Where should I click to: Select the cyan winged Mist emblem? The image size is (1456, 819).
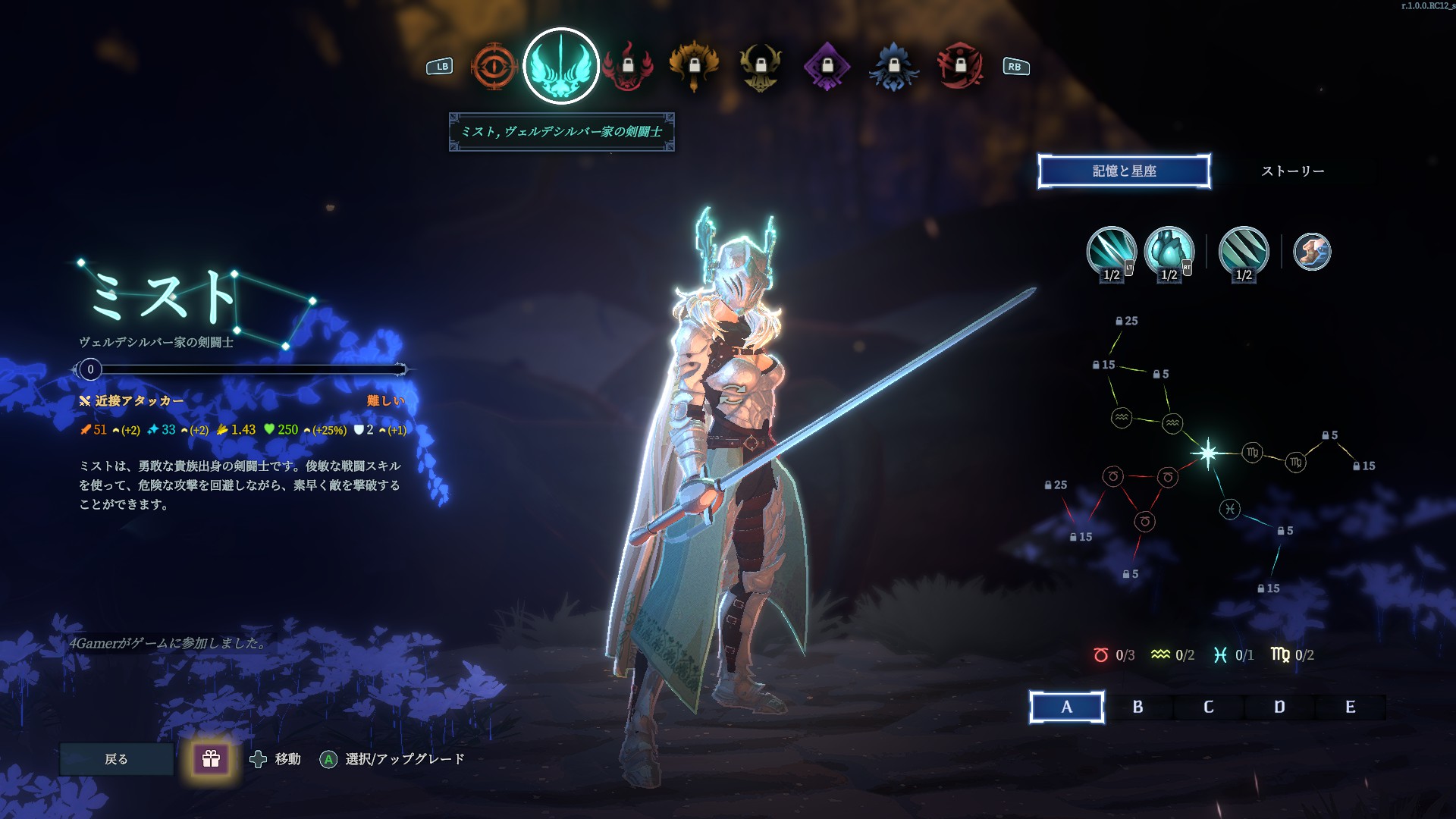click(x=561, y=67)
